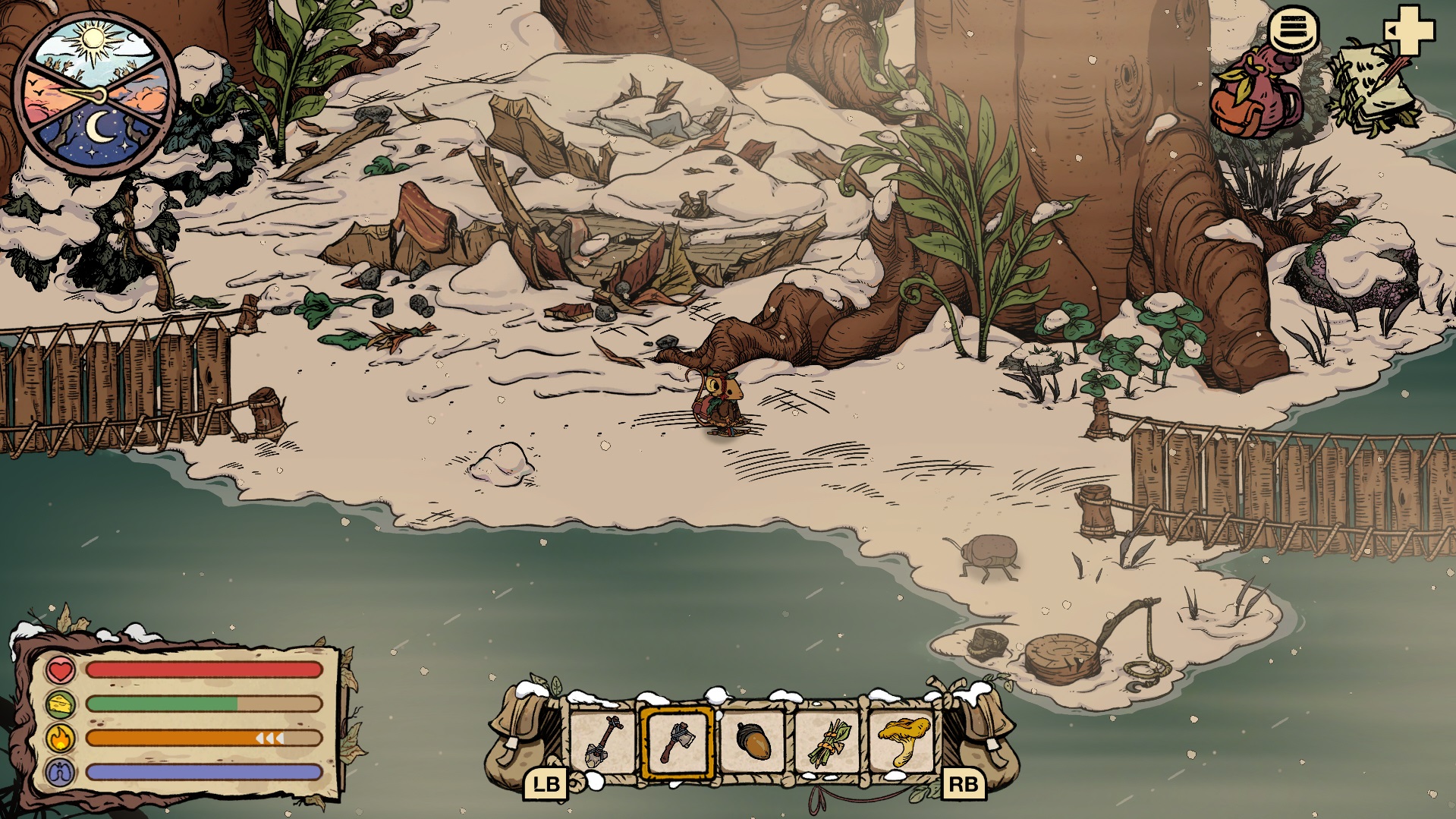This screenshot has height=819, width=1456.
Task: Pick the bundled herbs hotbar slot
Action: [828, 742]
